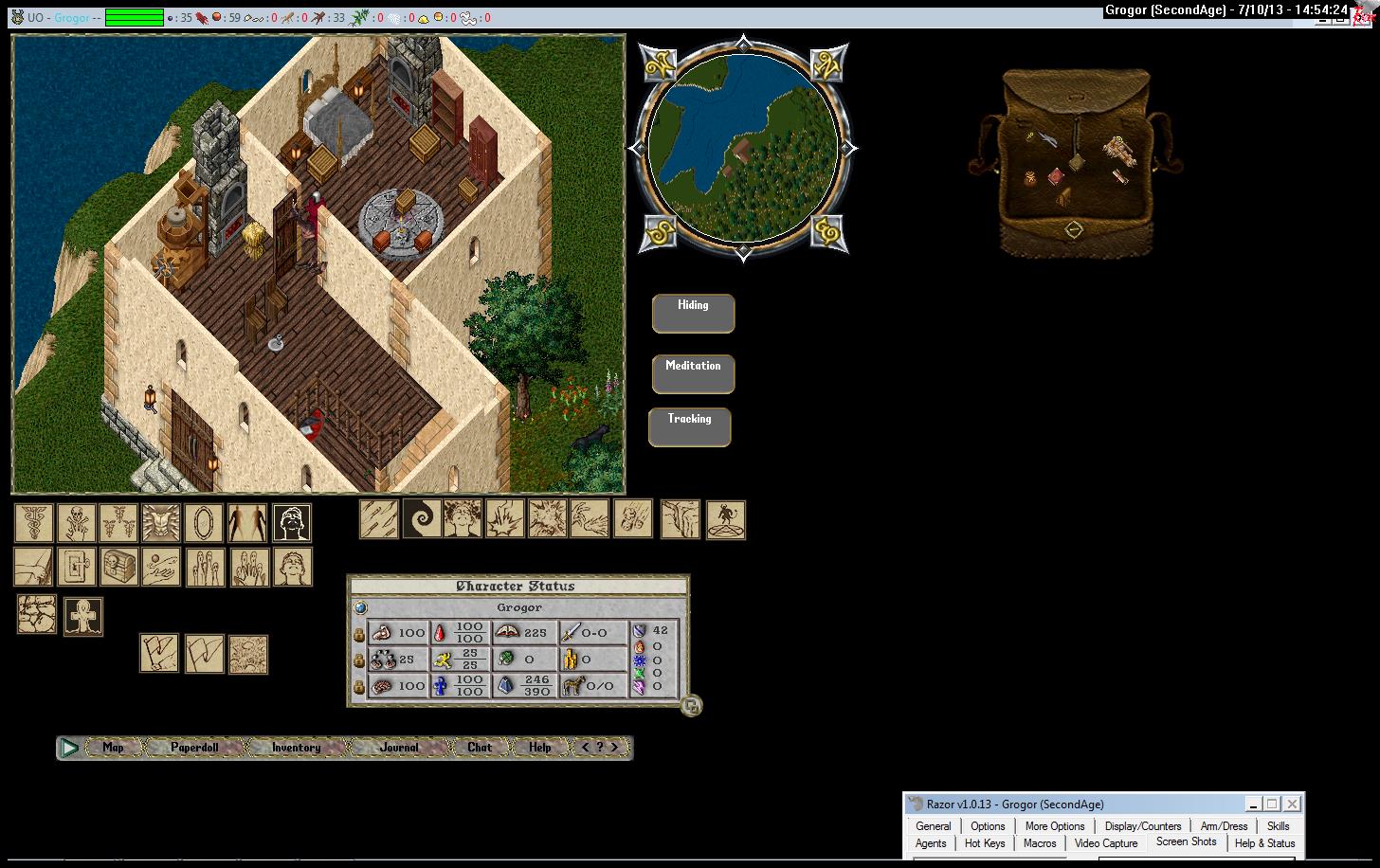This screenshot has width=1380, height=868.
Task: Select the spiral spell icon
Action: tap(422, 519)
